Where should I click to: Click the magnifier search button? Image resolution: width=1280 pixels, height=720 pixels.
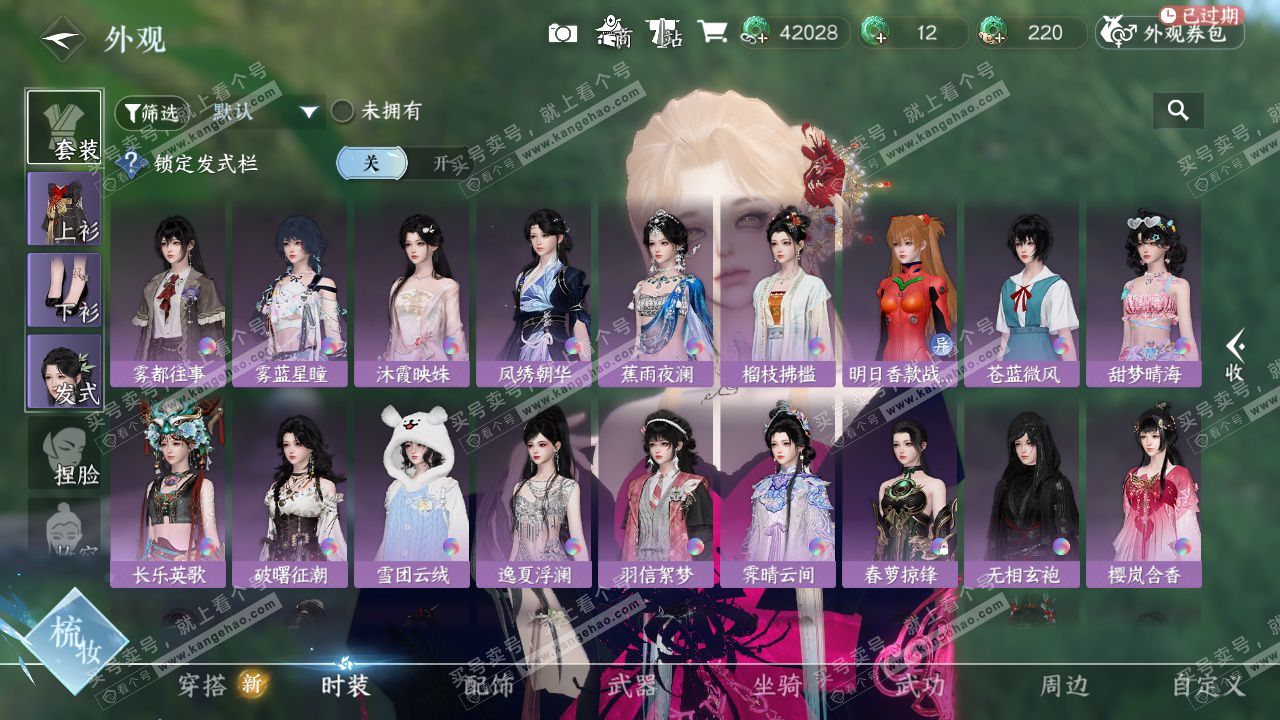tap(1178, 111)
